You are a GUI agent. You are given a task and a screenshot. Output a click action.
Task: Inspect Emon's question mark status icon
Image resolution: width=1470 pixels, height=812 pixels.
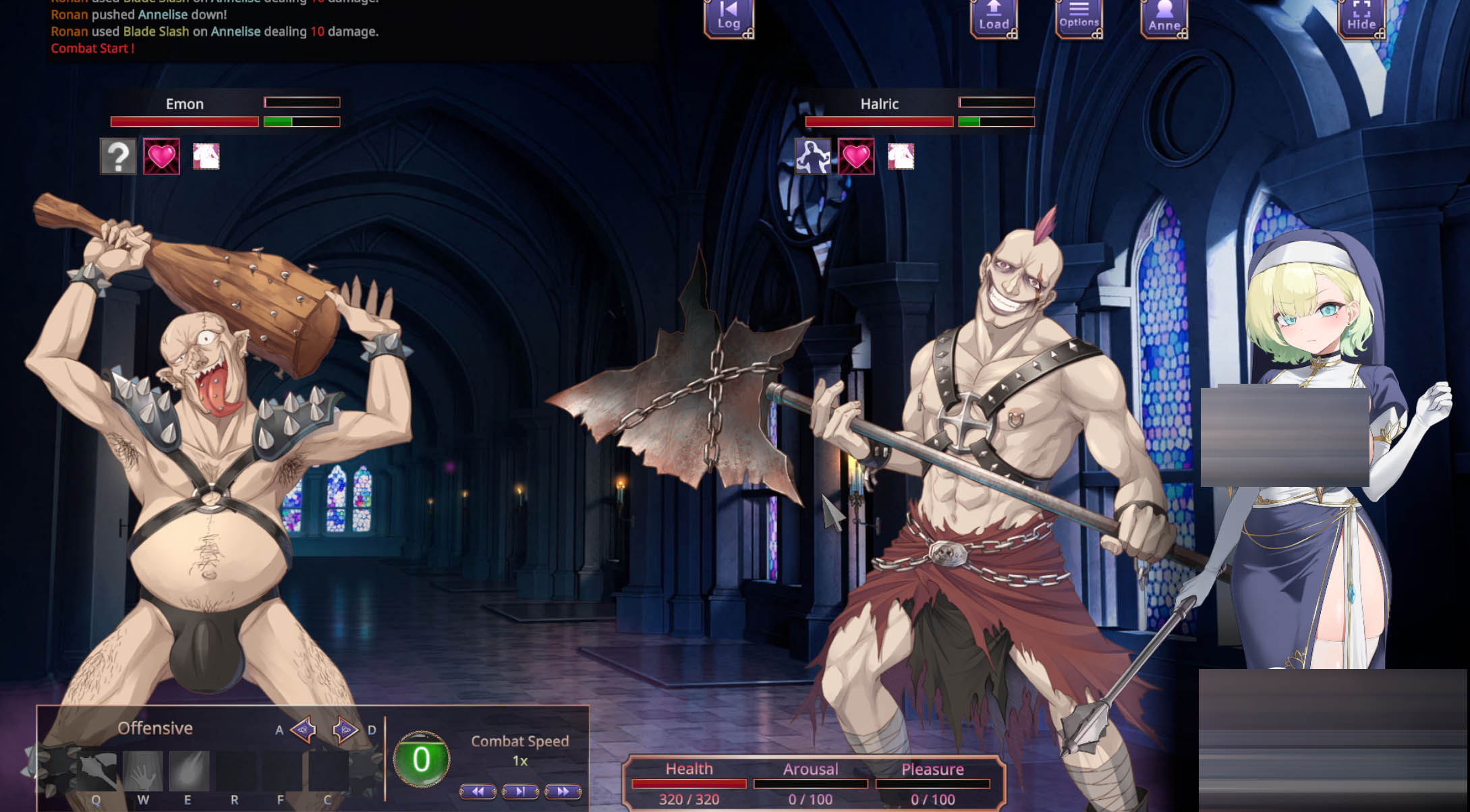point(118,157)
